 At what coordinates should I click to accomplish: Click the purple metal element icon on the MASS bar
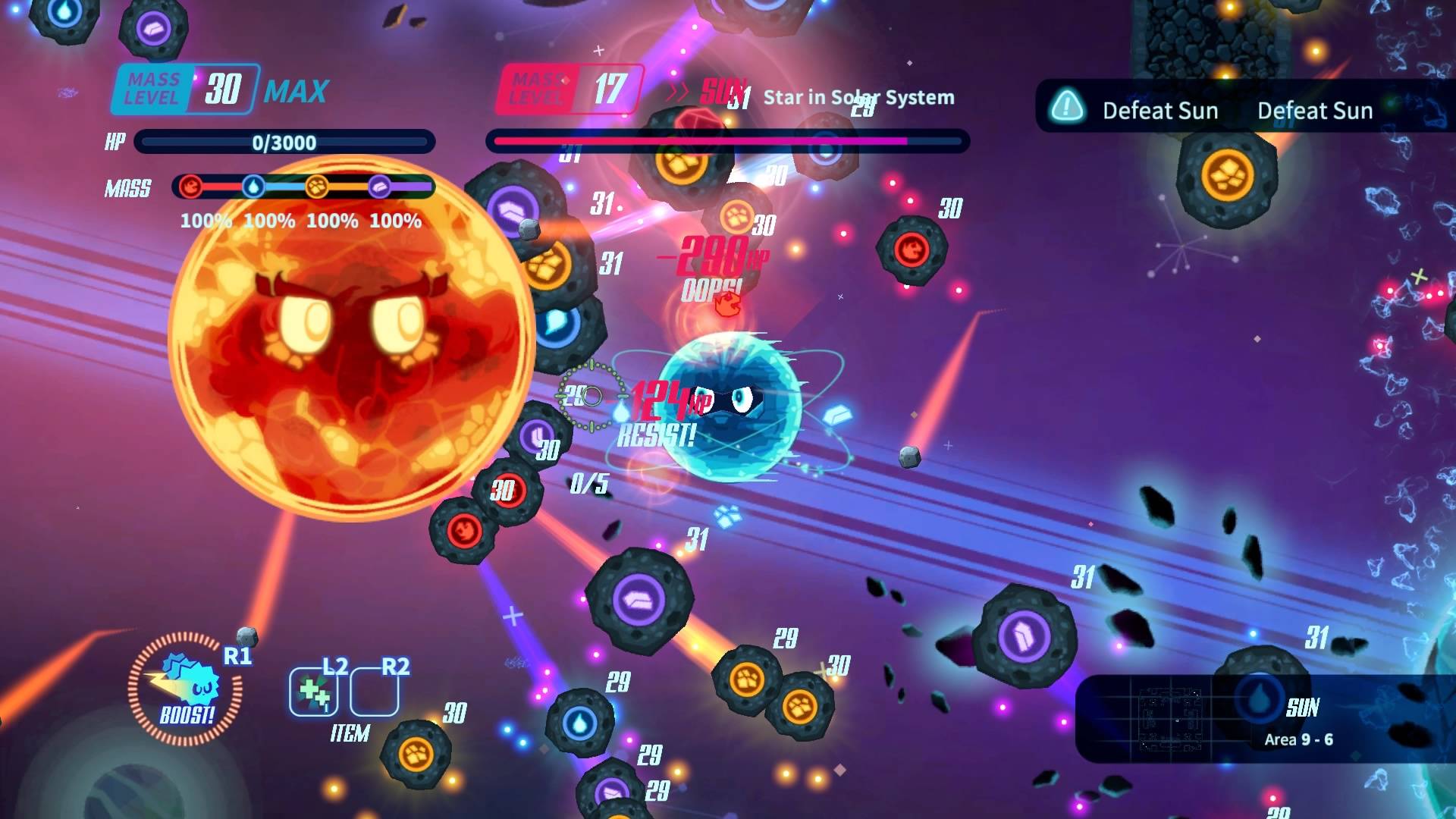[x=381, y=188]
